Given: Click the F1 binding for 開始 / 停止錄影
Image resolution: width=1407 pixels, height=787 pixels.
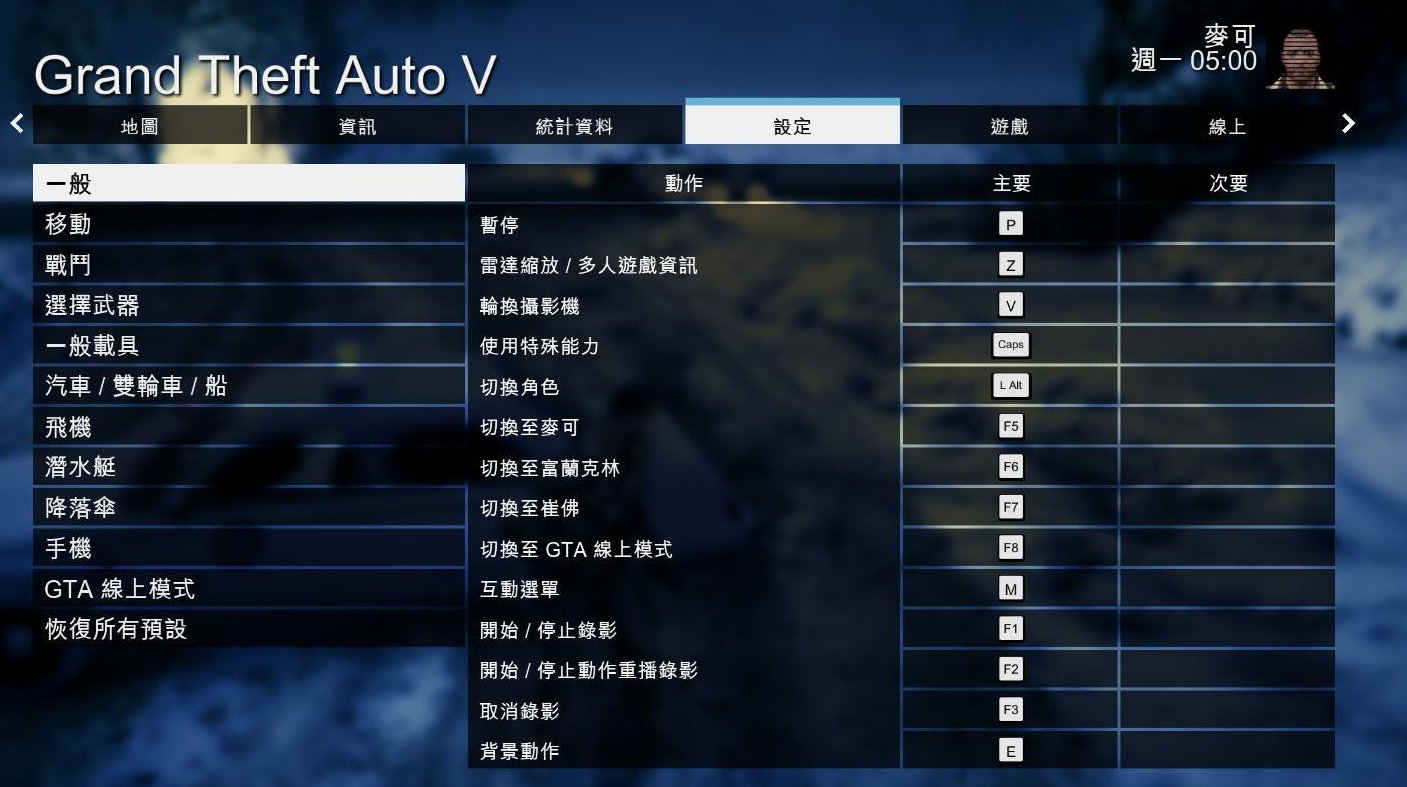Looking at the screenshot, I should 1010,628.
